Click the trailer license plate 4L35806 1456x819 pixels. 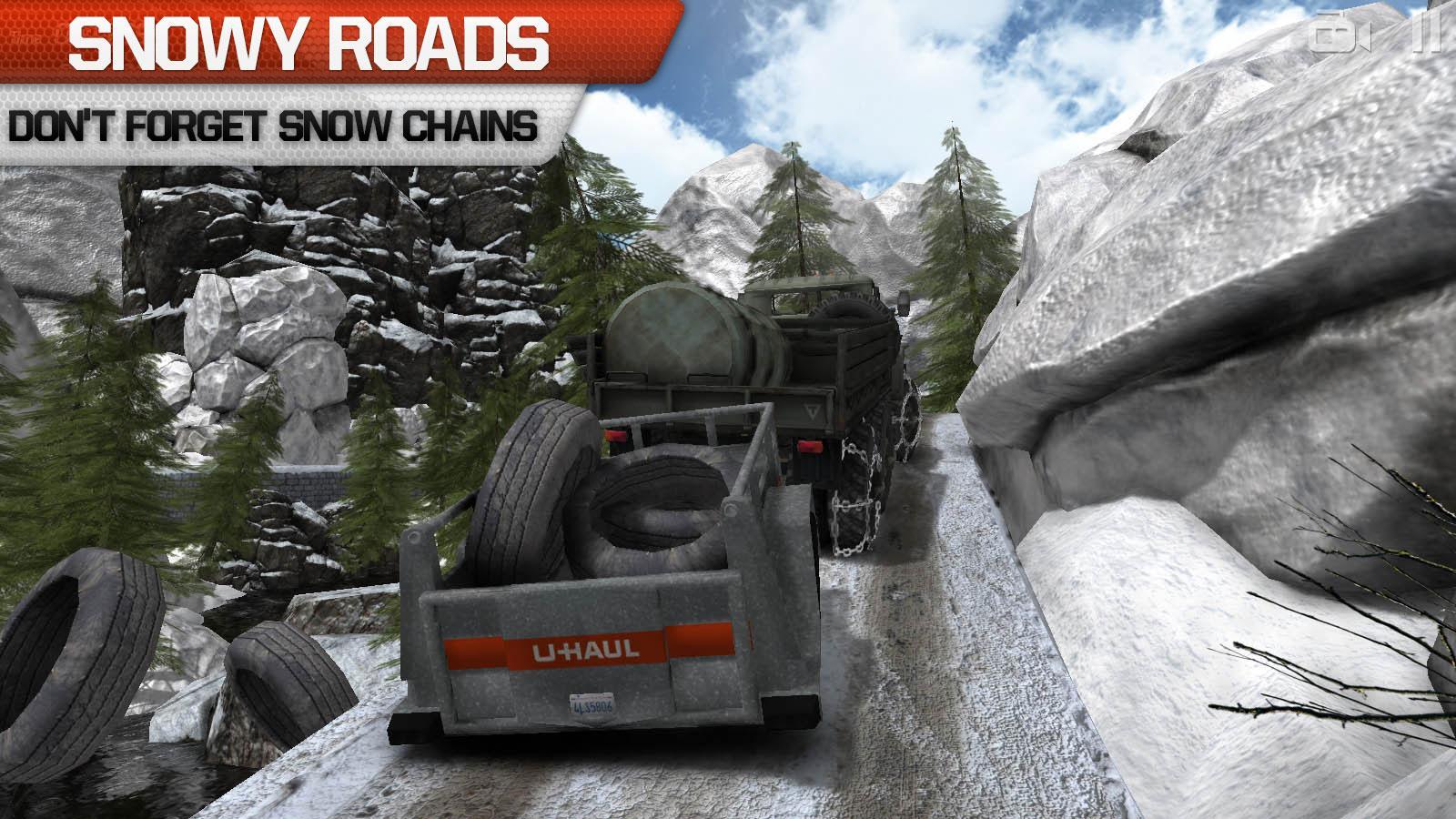point(592,704)
